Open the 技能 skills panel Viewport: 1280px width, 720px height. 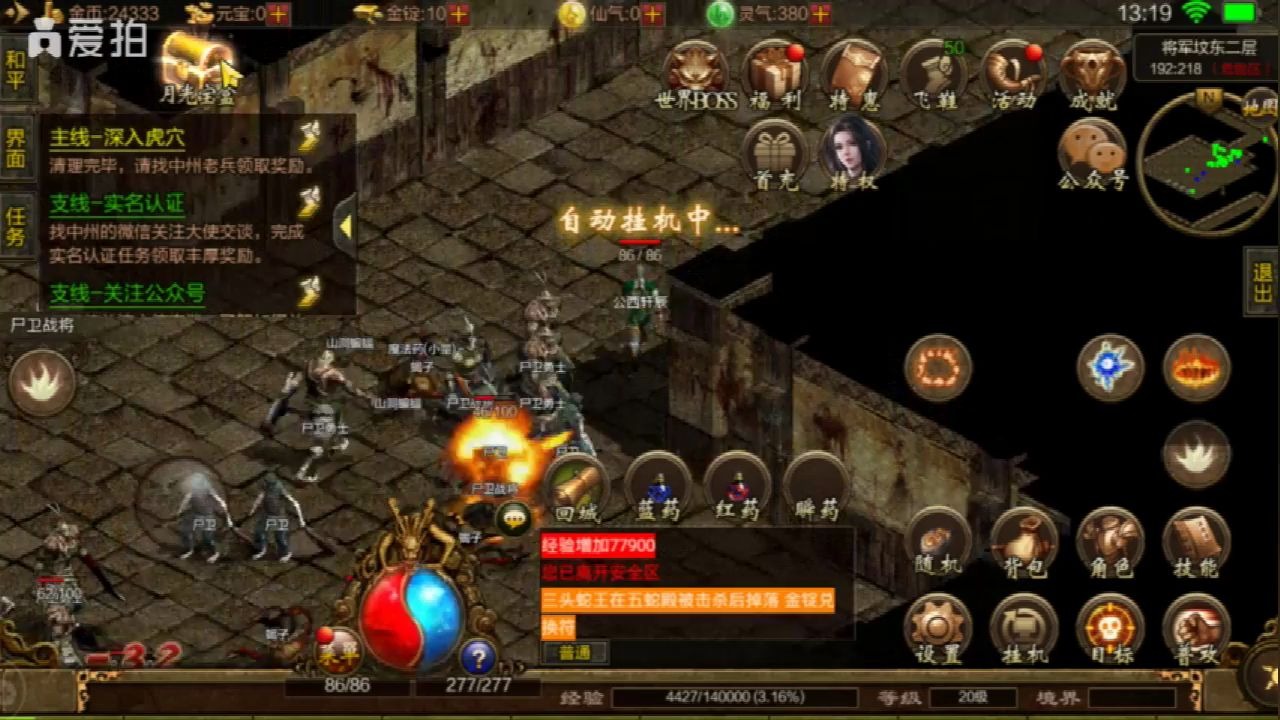1196,542
